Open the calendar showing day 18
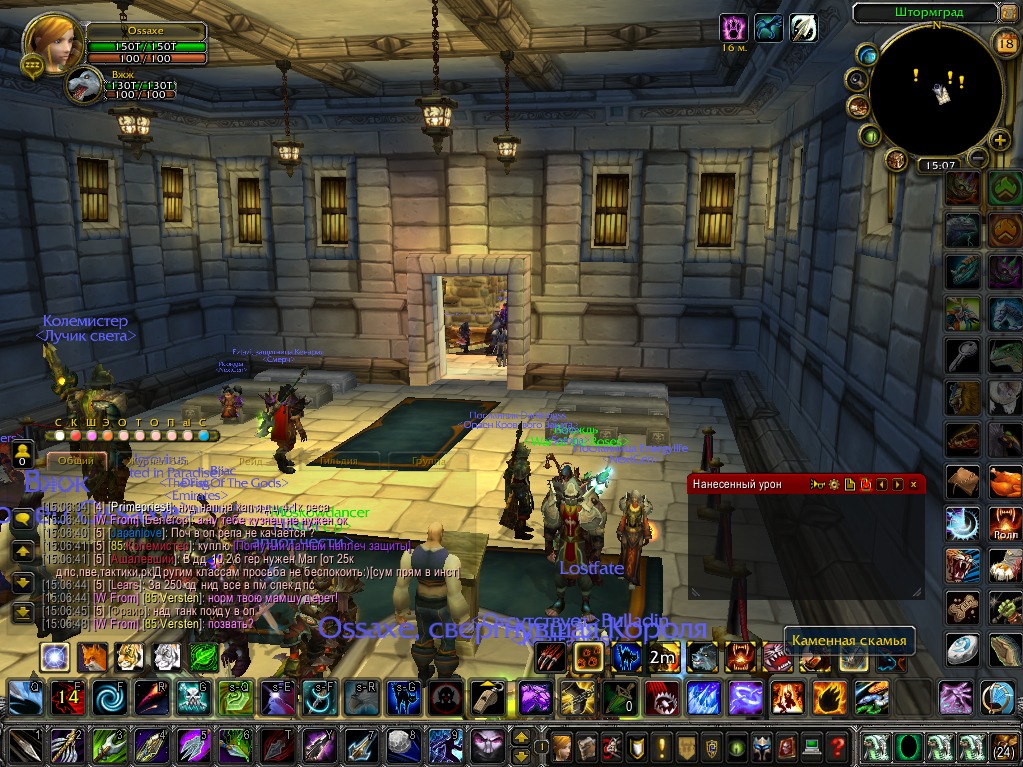1023x767 pixels. click(x=1006, y=41)
